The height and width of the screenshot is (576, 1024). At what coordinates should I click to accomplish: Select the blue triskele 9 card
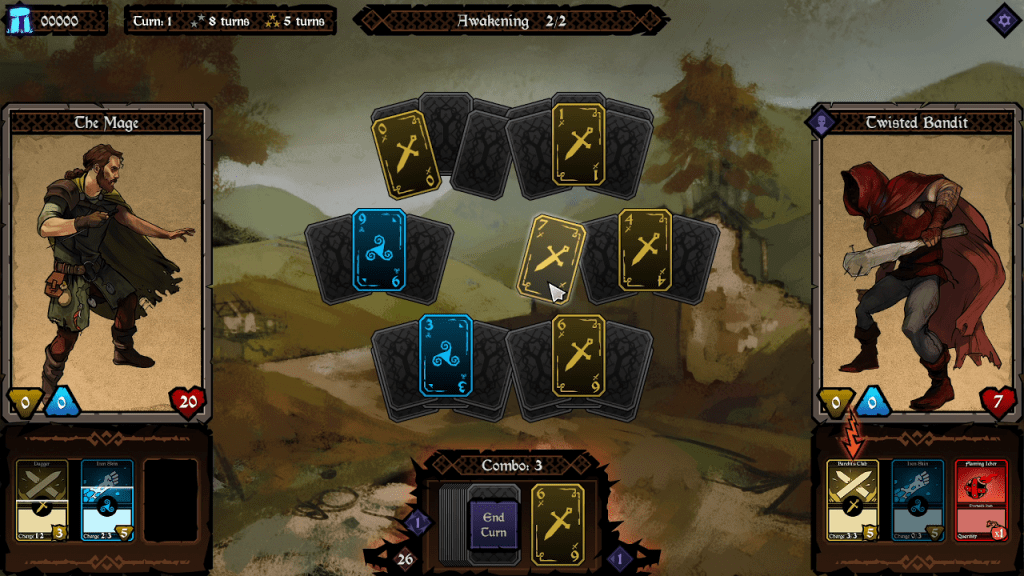pyautogui.click(x=379, y=250)
